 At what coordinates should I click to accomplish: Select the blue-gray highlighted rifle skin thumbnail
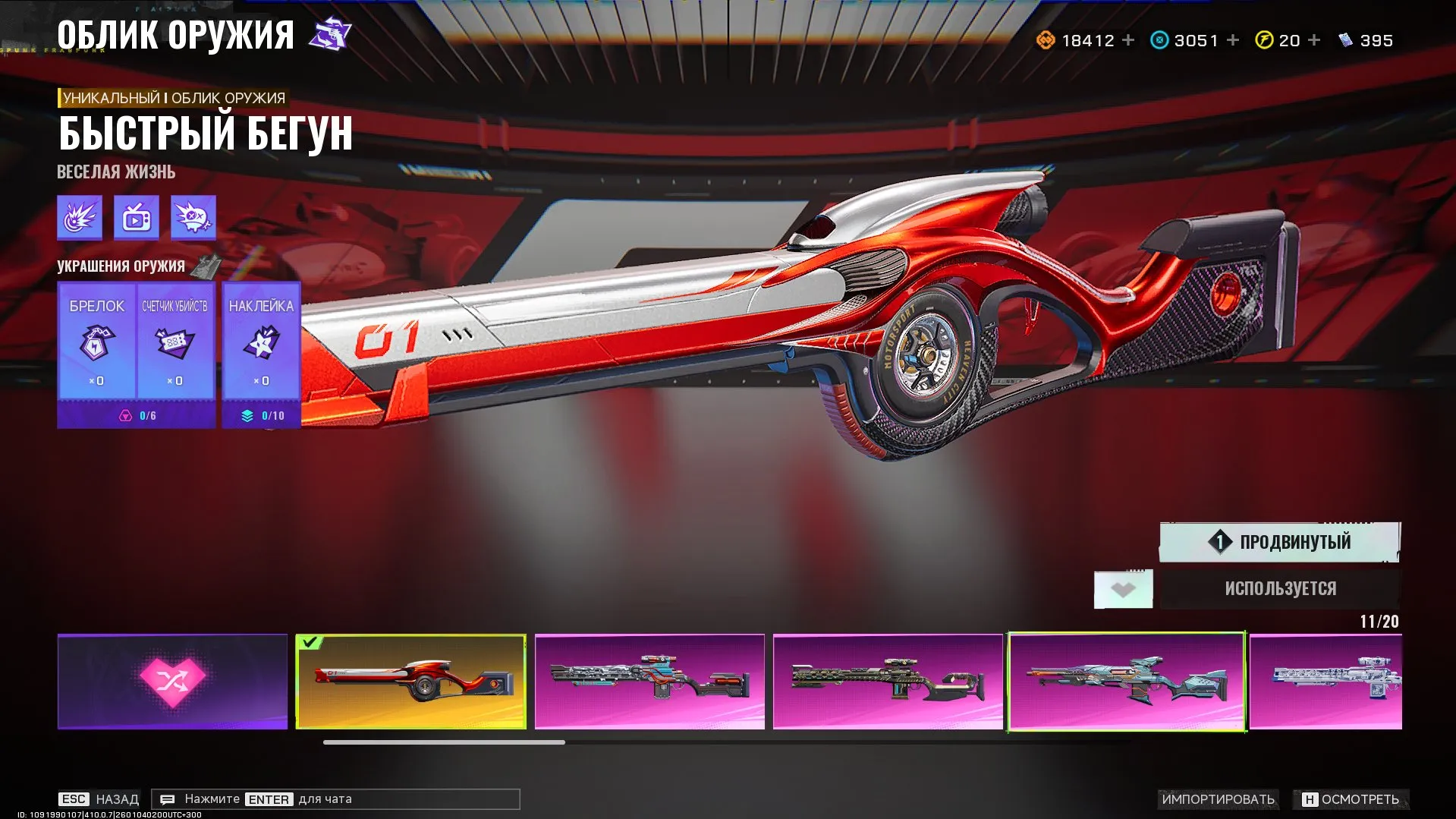1127,681
